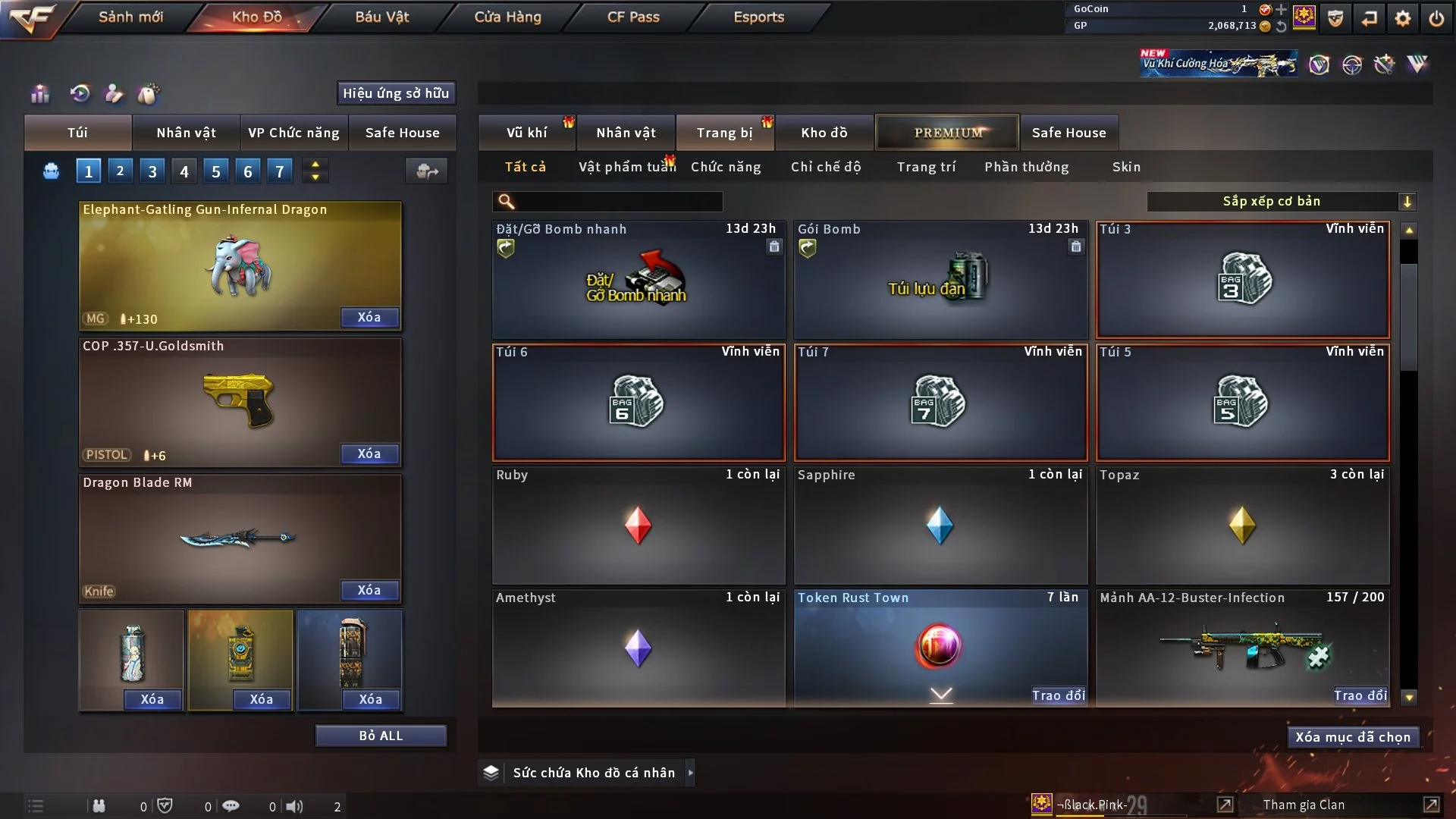The height and width of the screenshot is (819, 1456).
Task: Open the gear settings icon
Action: click(1403, 18)
